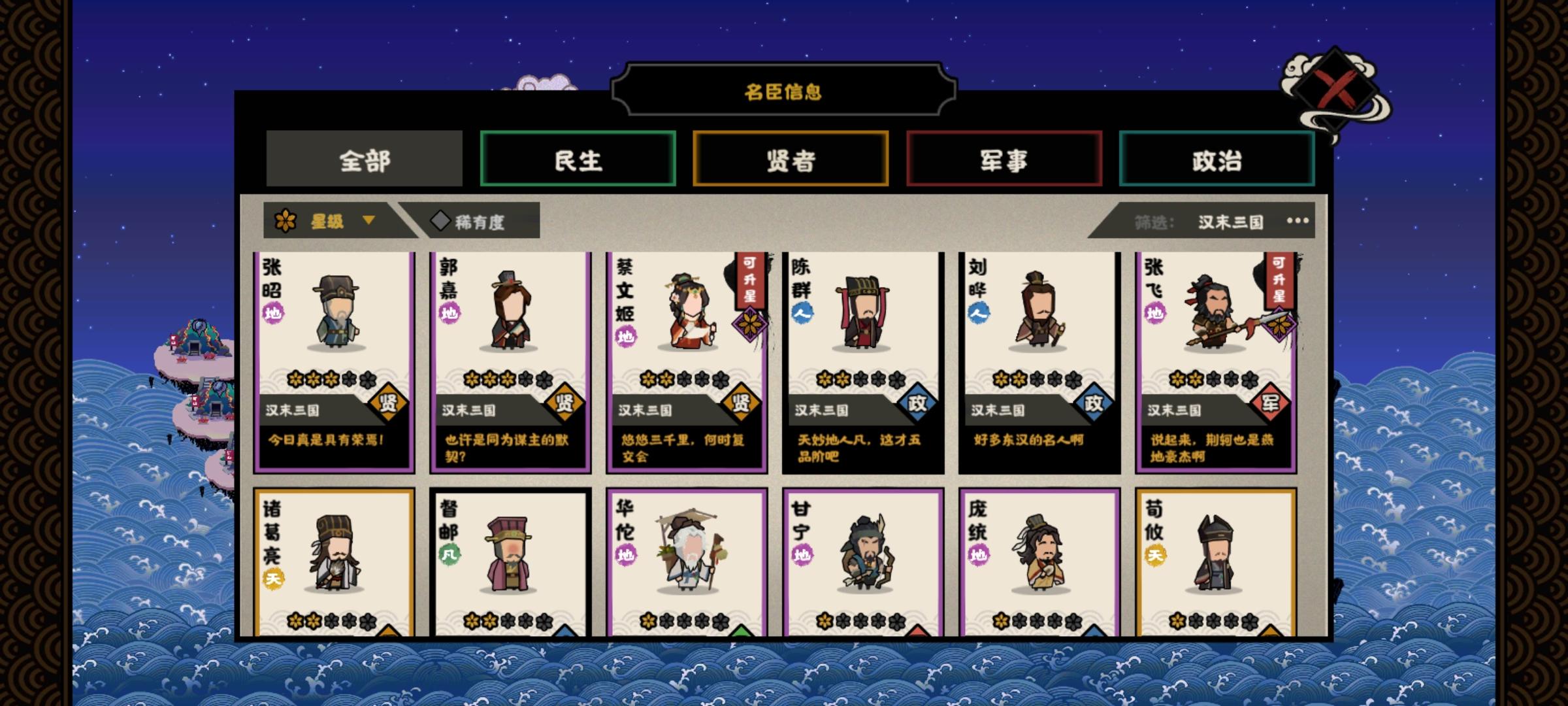Screen dimensions: 1568x706
Task: Switch to the 军事 tab
Action: click(1004, 158)
